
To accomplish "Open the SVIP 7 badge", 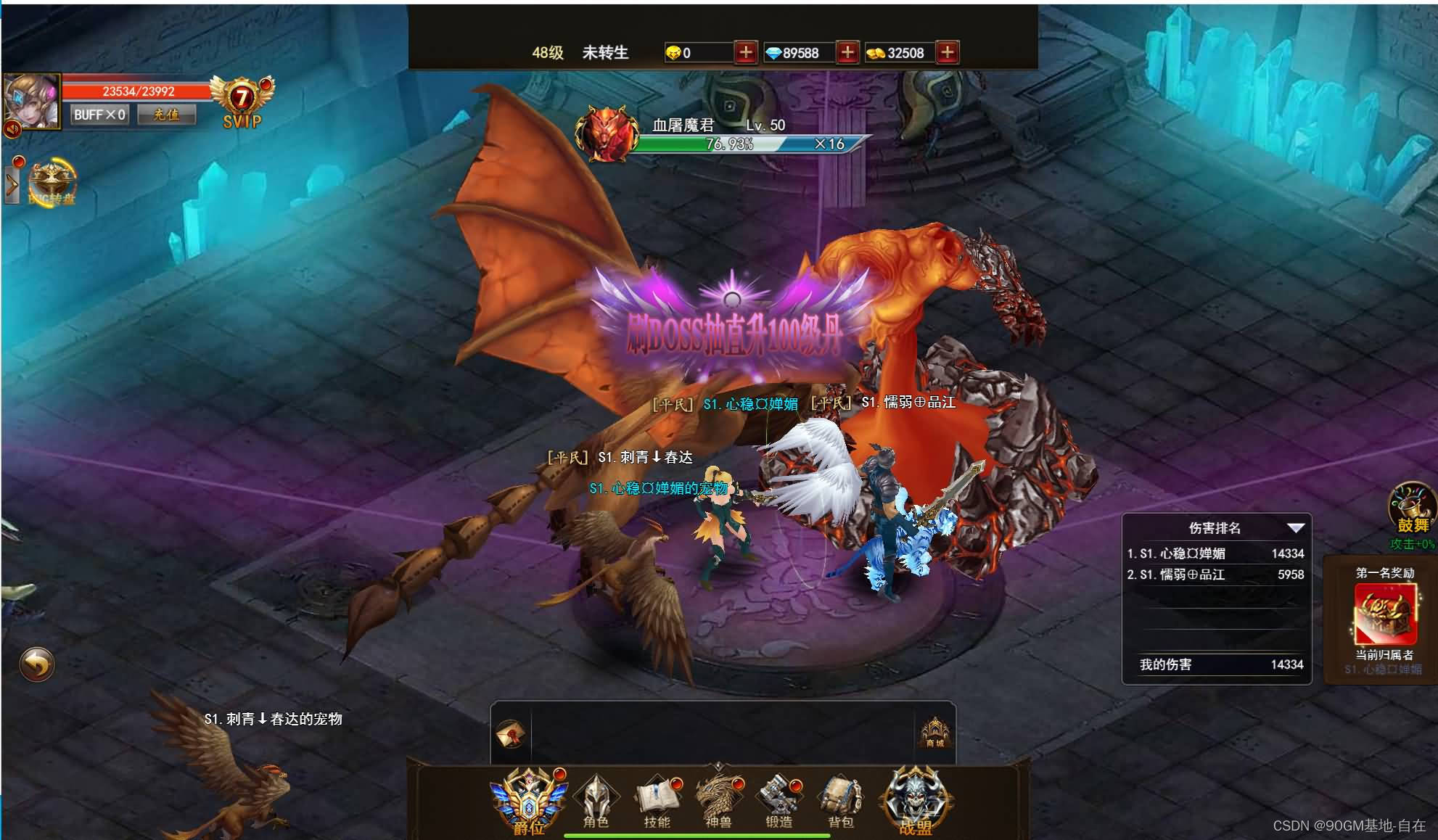I will pyautogui.click(x=242, y=102).
